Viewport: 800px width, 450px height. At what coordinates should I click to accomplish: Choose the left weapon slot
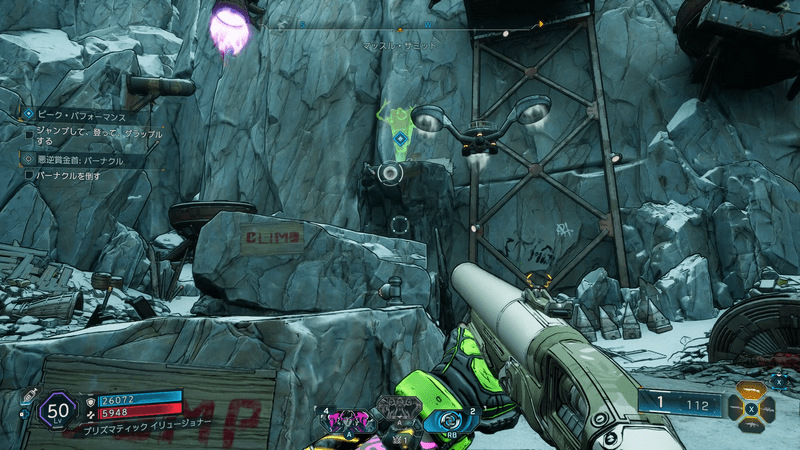coord(733,408)
